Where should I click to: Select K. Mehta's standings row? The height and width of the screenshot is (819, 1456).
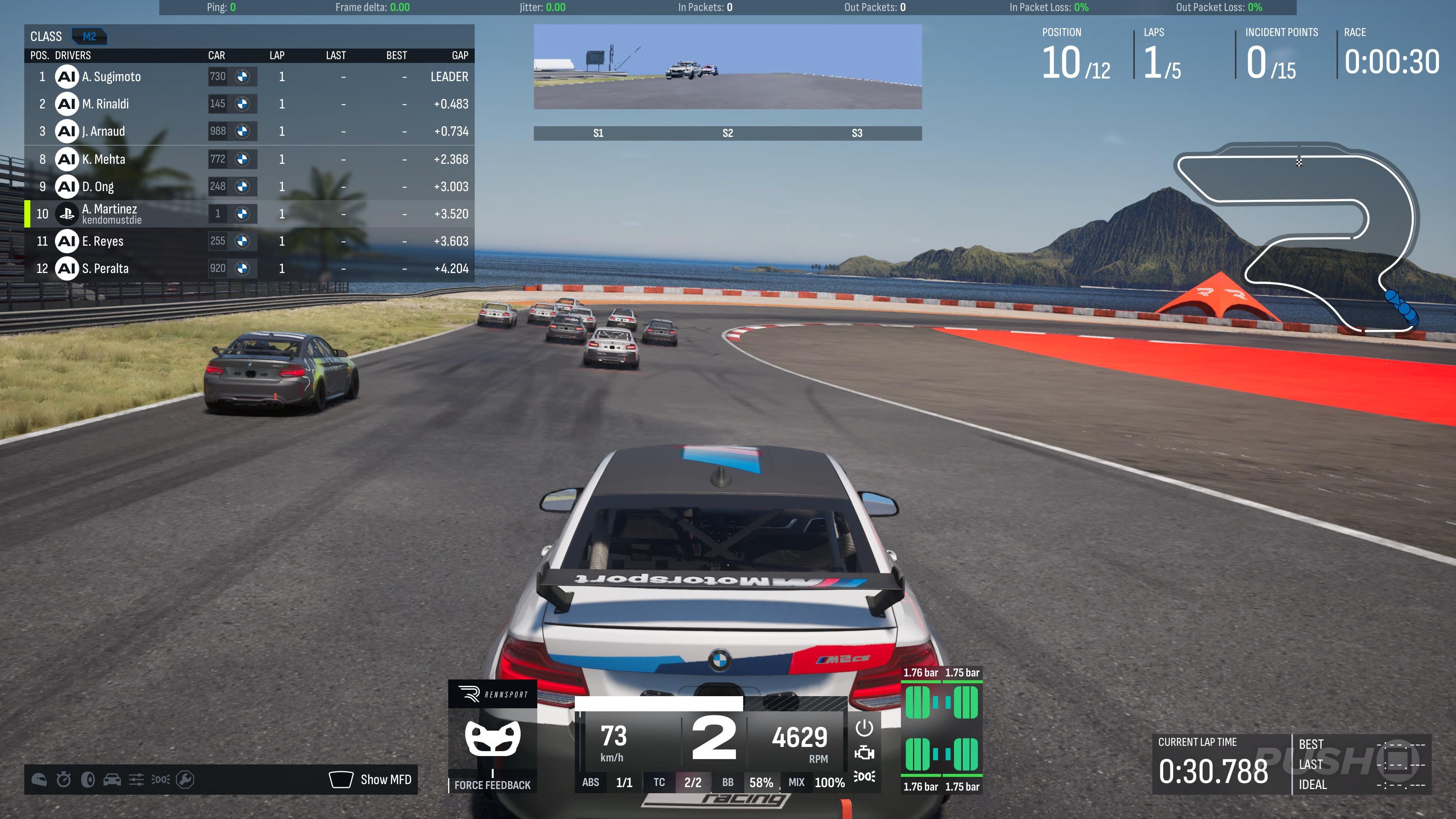(x=249, y=159)
